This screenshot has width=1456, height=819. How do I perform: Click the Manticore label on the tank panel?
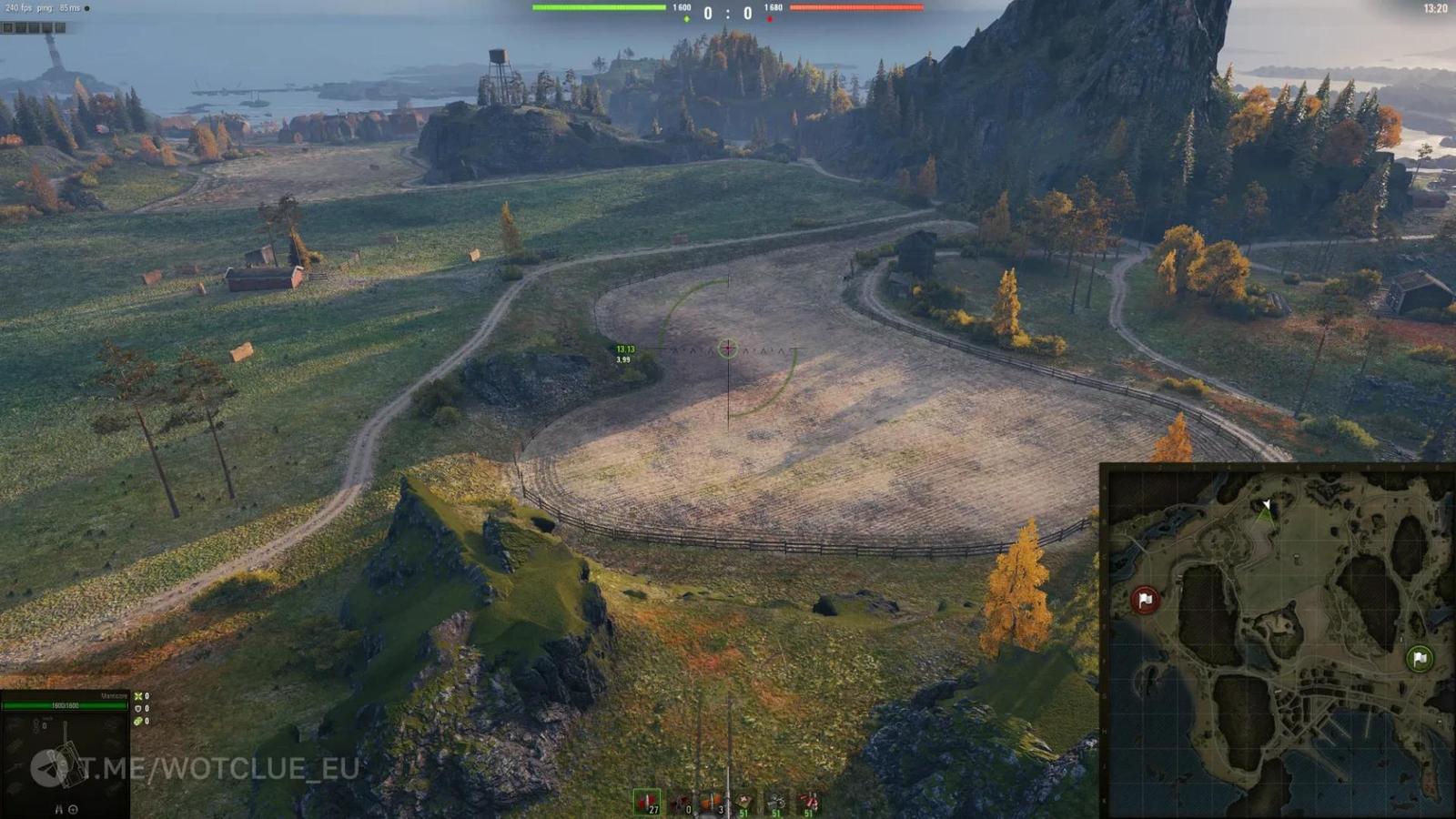[x=113, y=694]
